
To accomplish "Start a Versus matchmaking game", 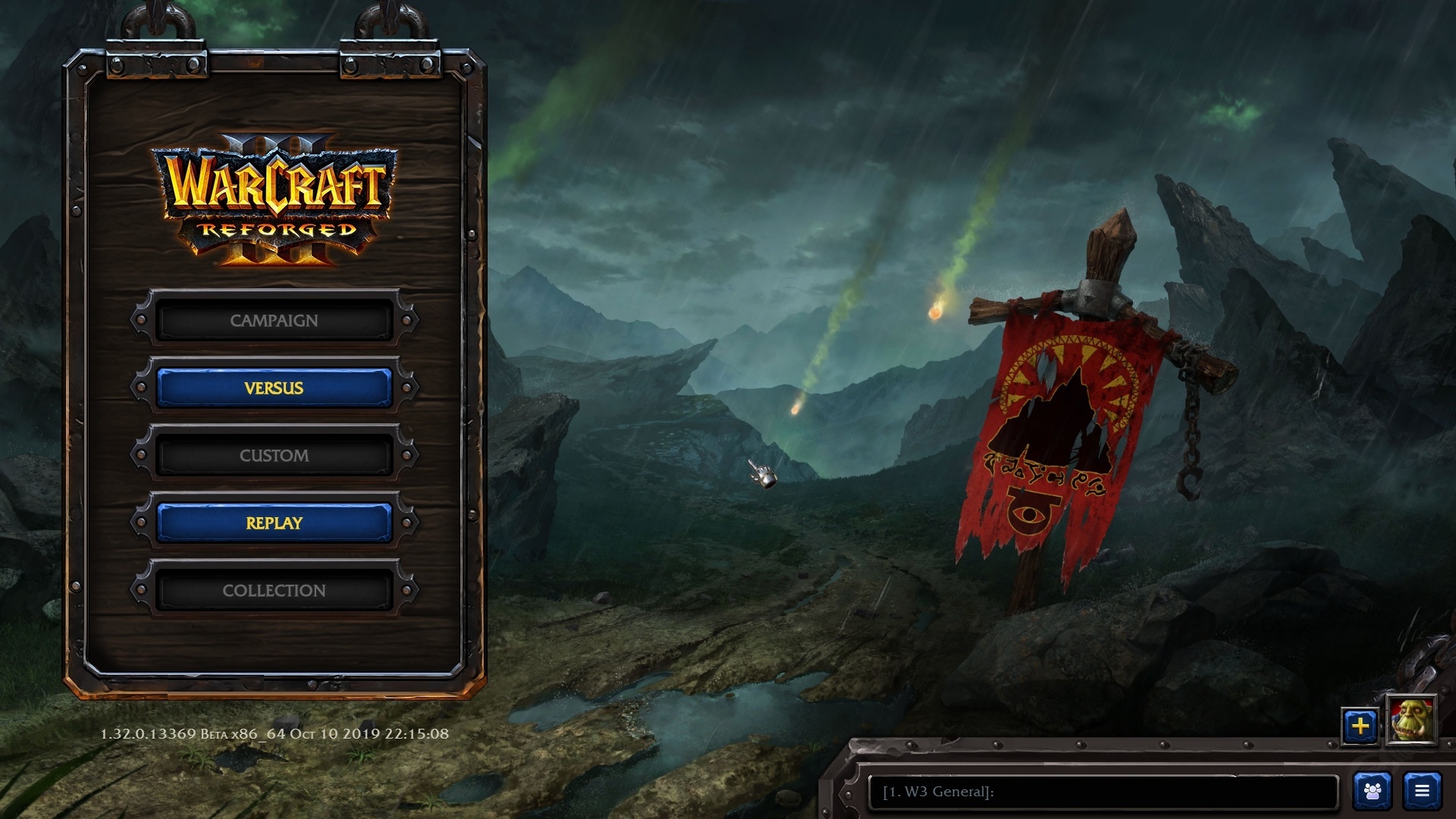I will point(274,388).
